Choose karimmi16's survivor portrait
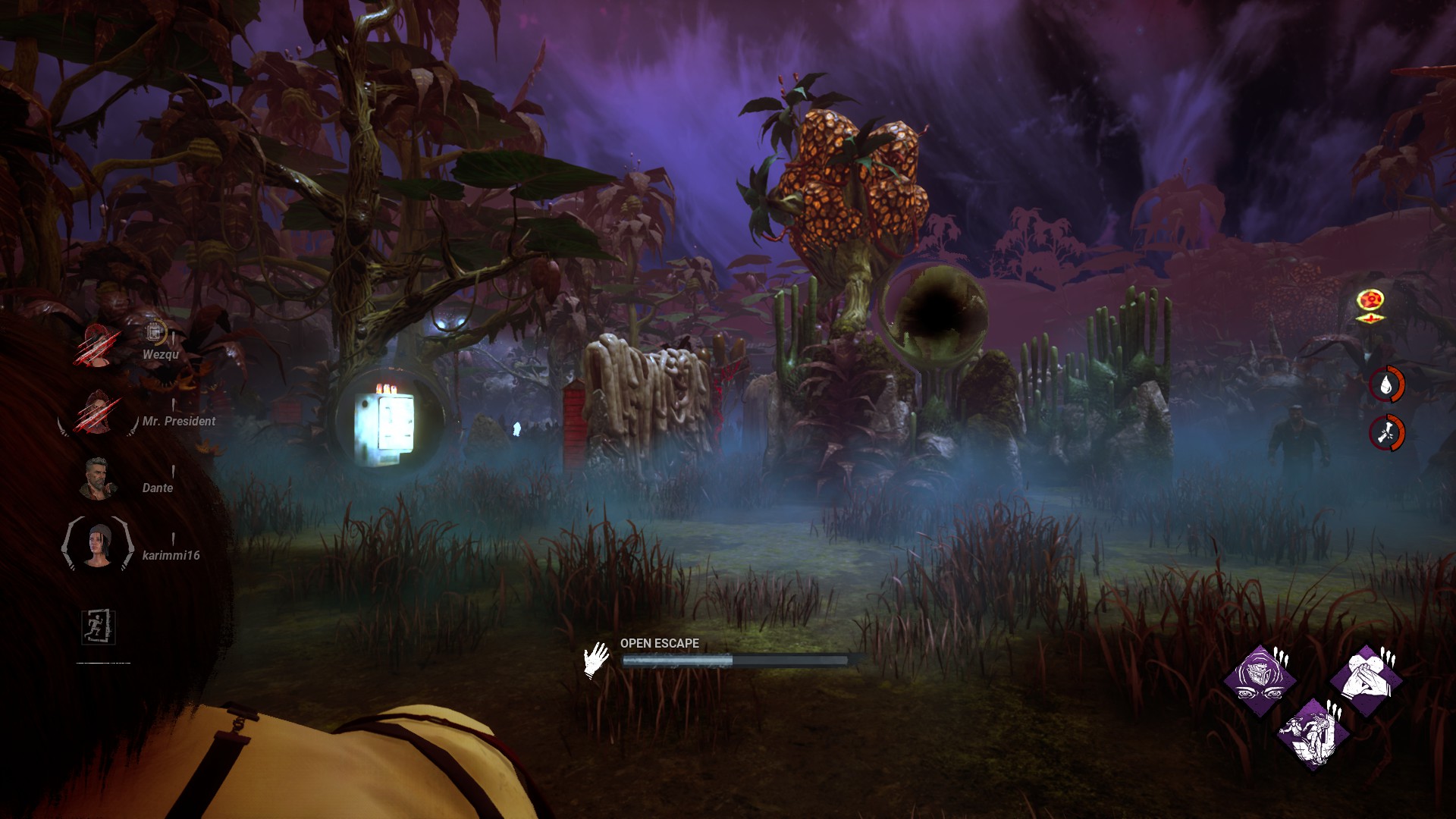 coord(97,544)
